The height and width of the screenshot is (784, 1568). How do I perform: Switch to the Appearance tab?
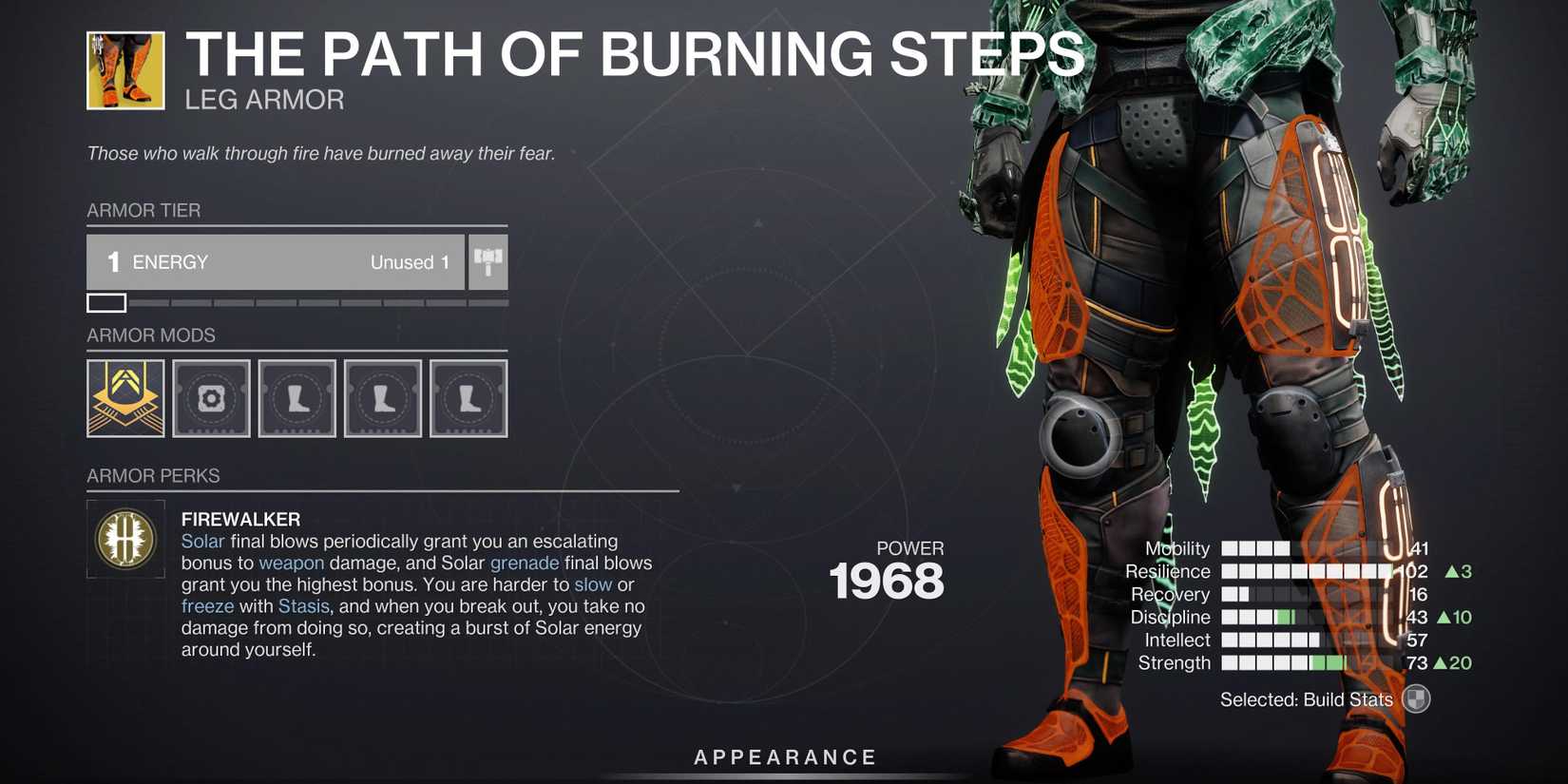pos(783,756)
